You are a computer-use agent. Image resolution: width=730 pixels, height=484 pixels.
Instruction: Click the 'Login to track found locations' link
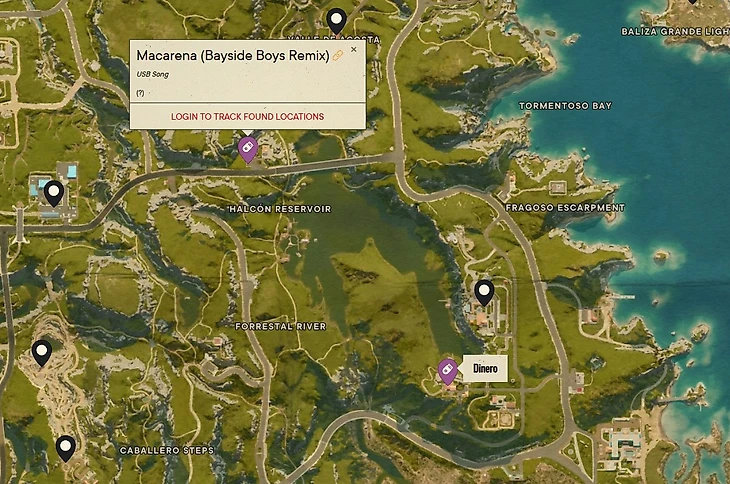pos(247,117)
